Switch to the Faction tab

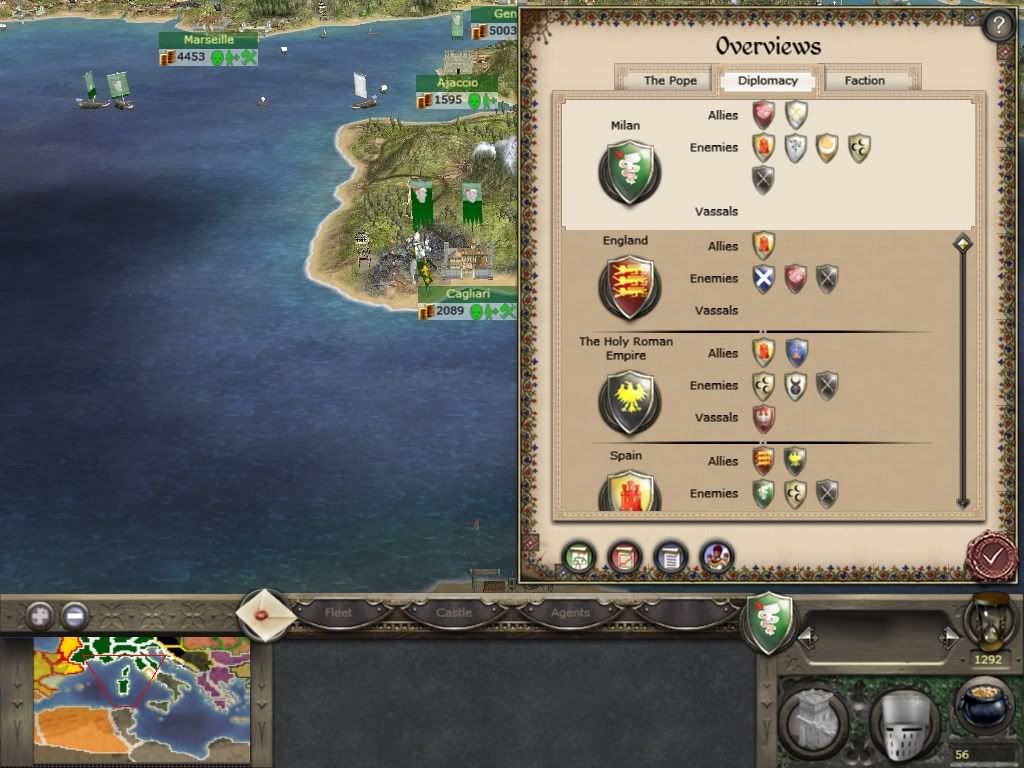tap(864, 81)
